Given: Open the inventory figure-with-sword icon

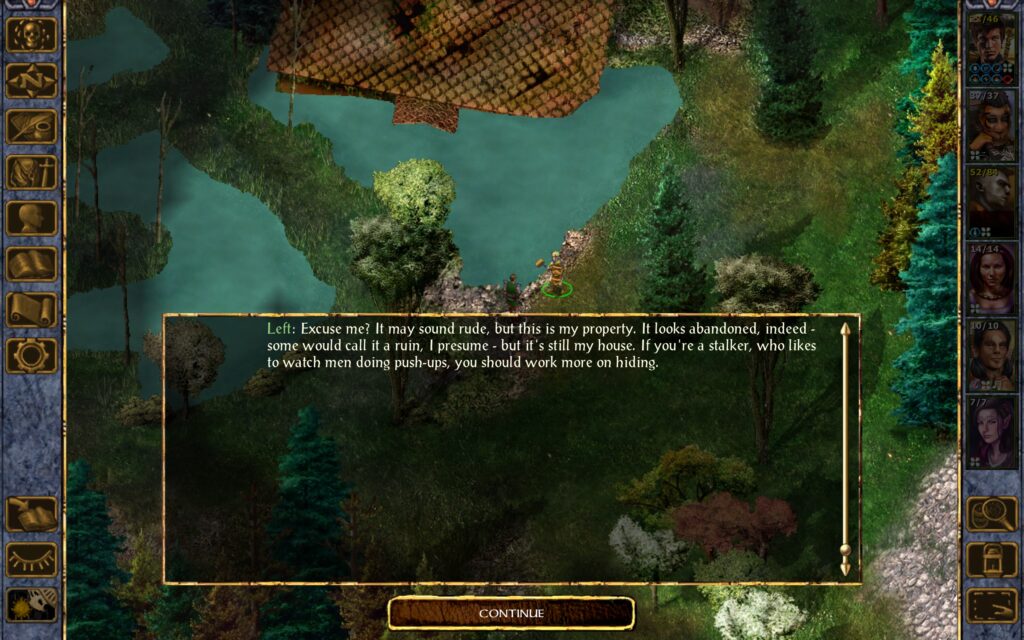Looking at the screenshot, I should pyautogui.click(x=32, y=172).
